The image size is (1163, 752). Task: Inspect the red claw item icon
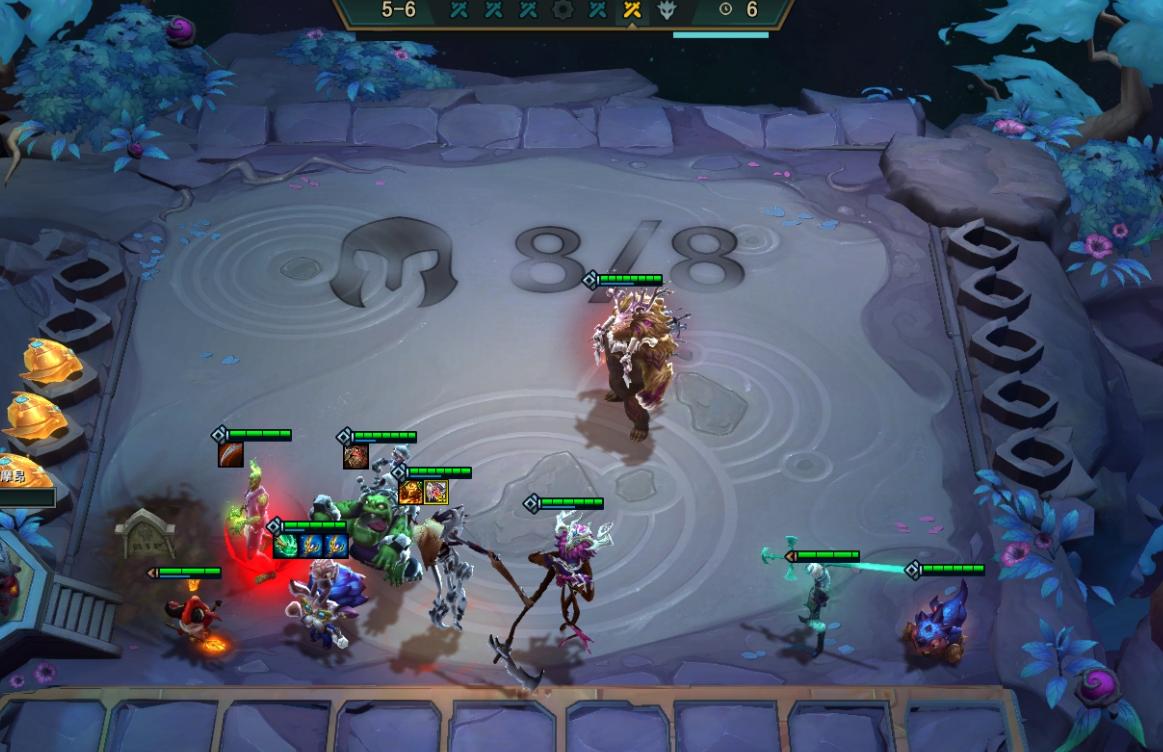tap(231, 455)
